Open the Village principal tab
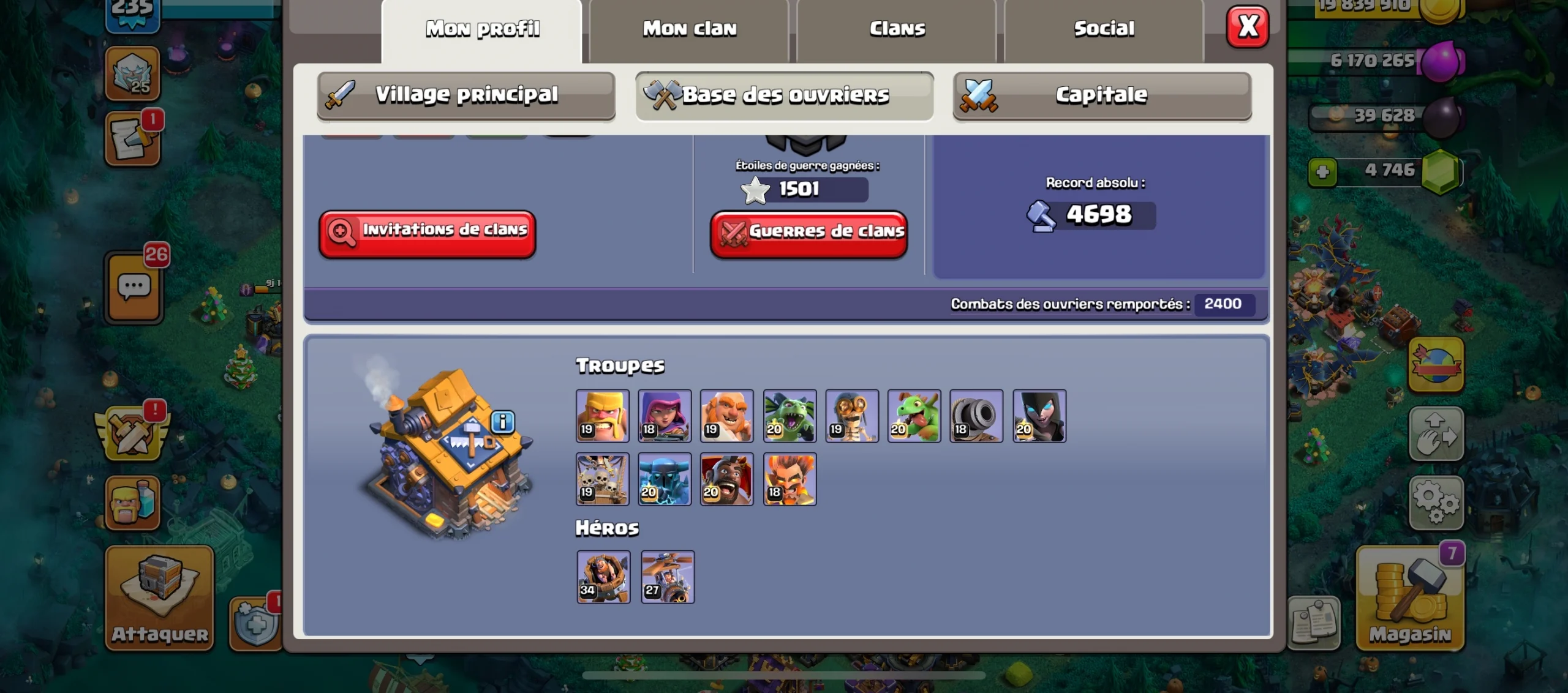 tap(467, 95)
